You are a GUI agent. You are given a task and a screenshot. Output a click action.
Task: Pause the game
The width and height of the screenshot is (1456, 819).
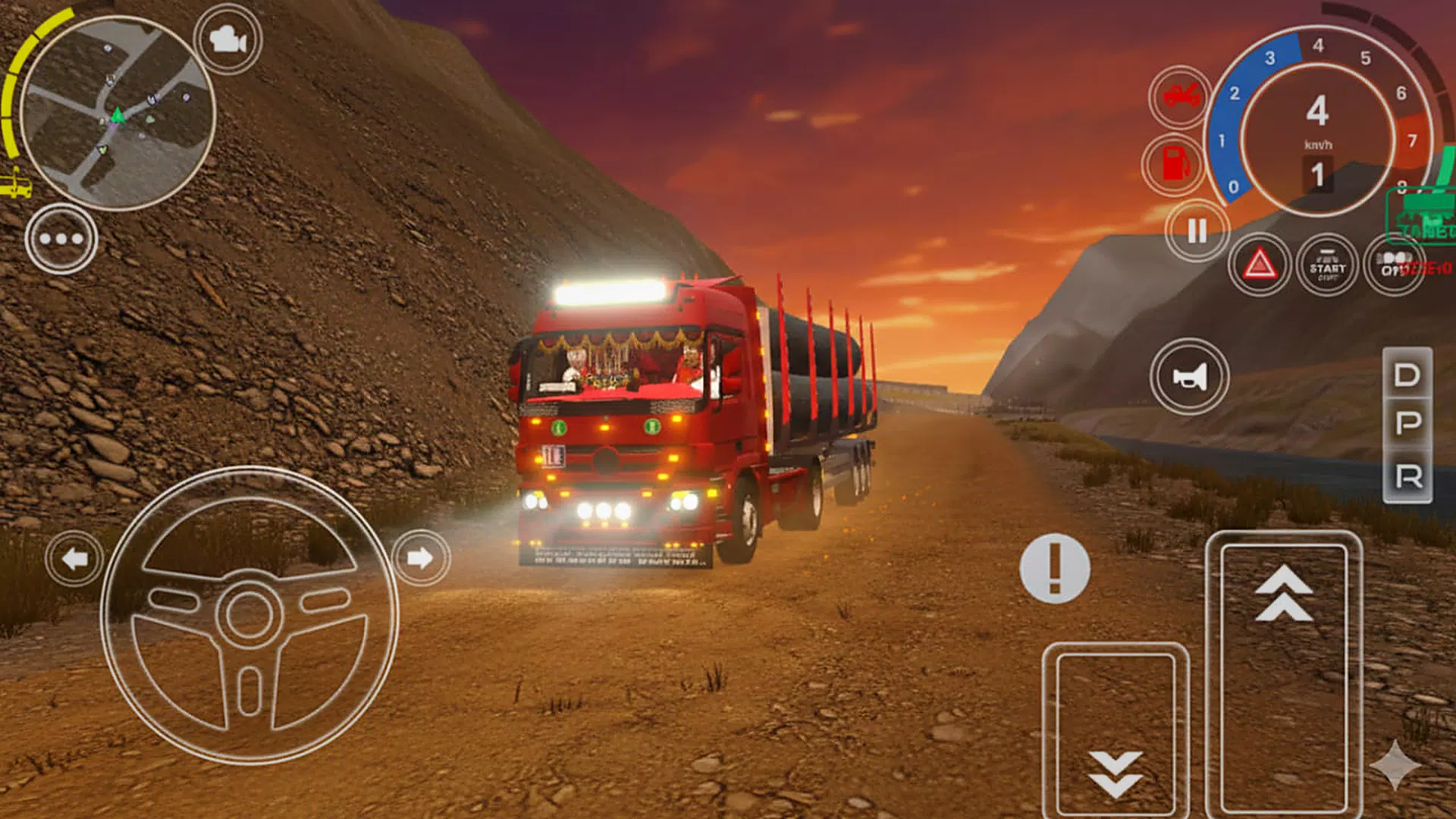pyautogui.click(x=1197, y=231)
